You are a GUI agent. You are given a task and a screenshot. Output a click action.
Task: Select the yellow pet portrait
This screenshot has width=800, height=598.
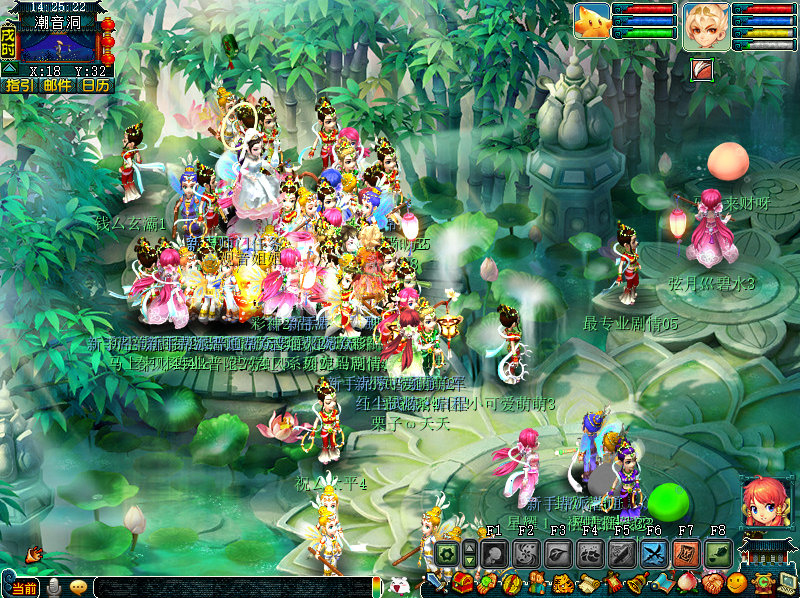(592, 22)
